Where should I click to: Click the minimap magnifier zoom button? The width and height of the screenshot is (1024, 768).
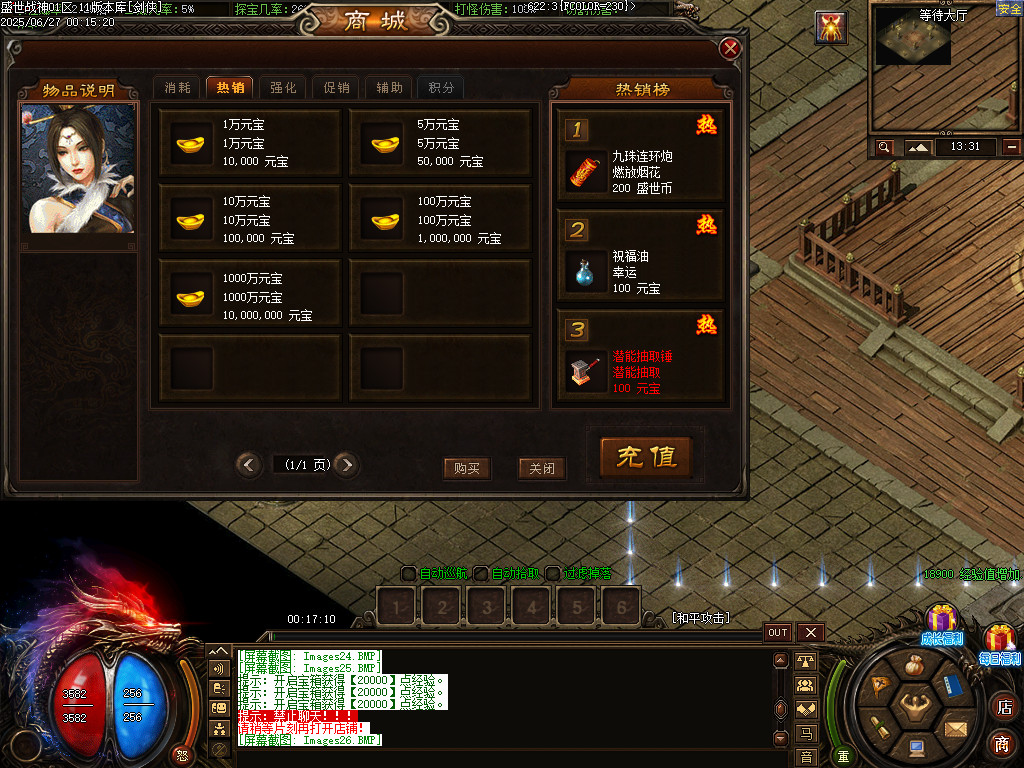884,147
